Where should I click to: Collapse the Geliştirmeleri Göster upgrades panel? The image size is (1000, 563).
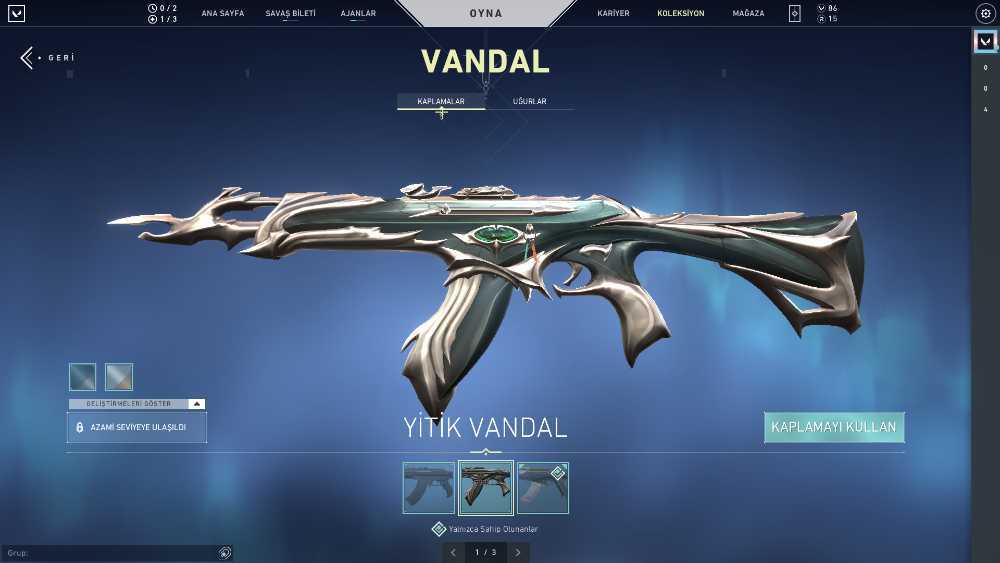197,404
